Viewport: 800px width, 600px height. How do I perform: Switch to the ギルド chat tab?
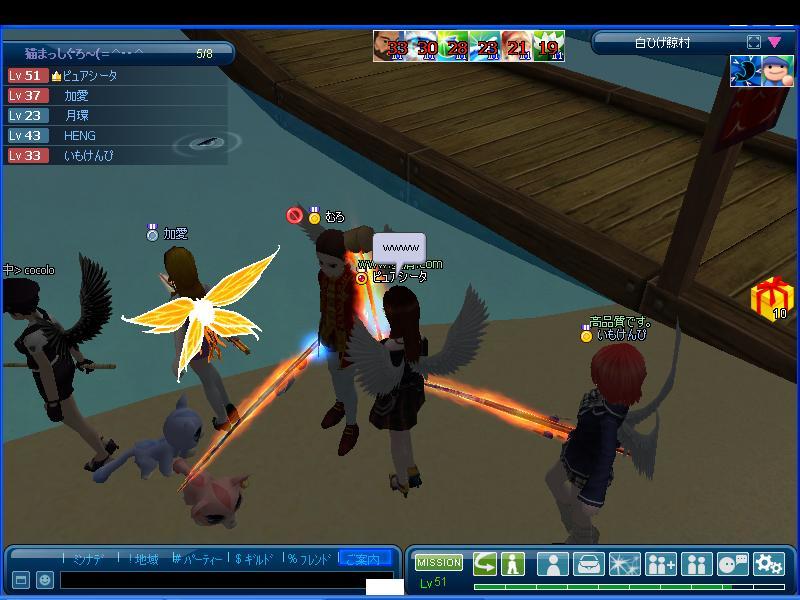point(254,559)
